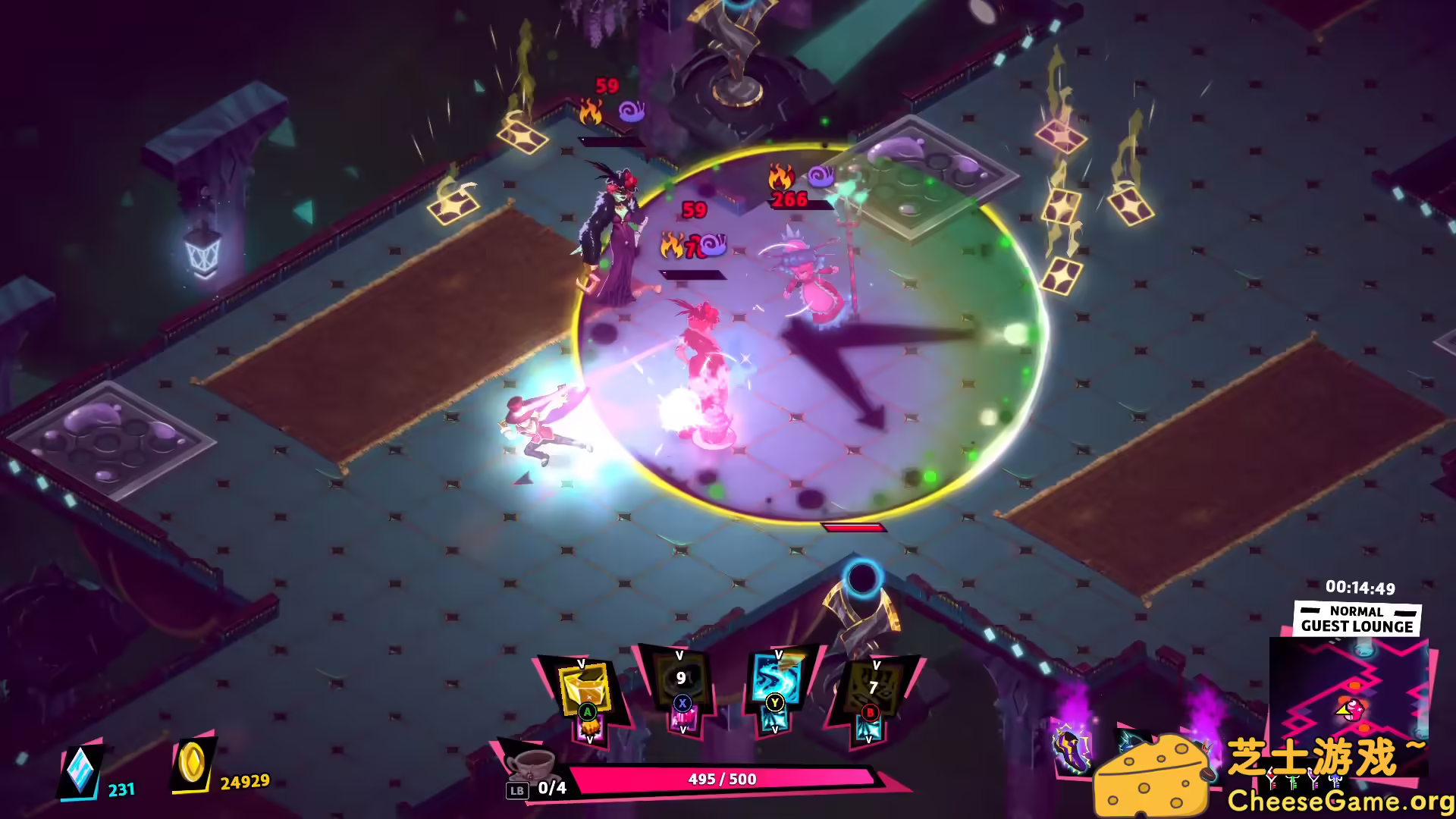
Task: Select the ability card on cooldown 7
Action: pyautogui.click(x=874, y=688)
